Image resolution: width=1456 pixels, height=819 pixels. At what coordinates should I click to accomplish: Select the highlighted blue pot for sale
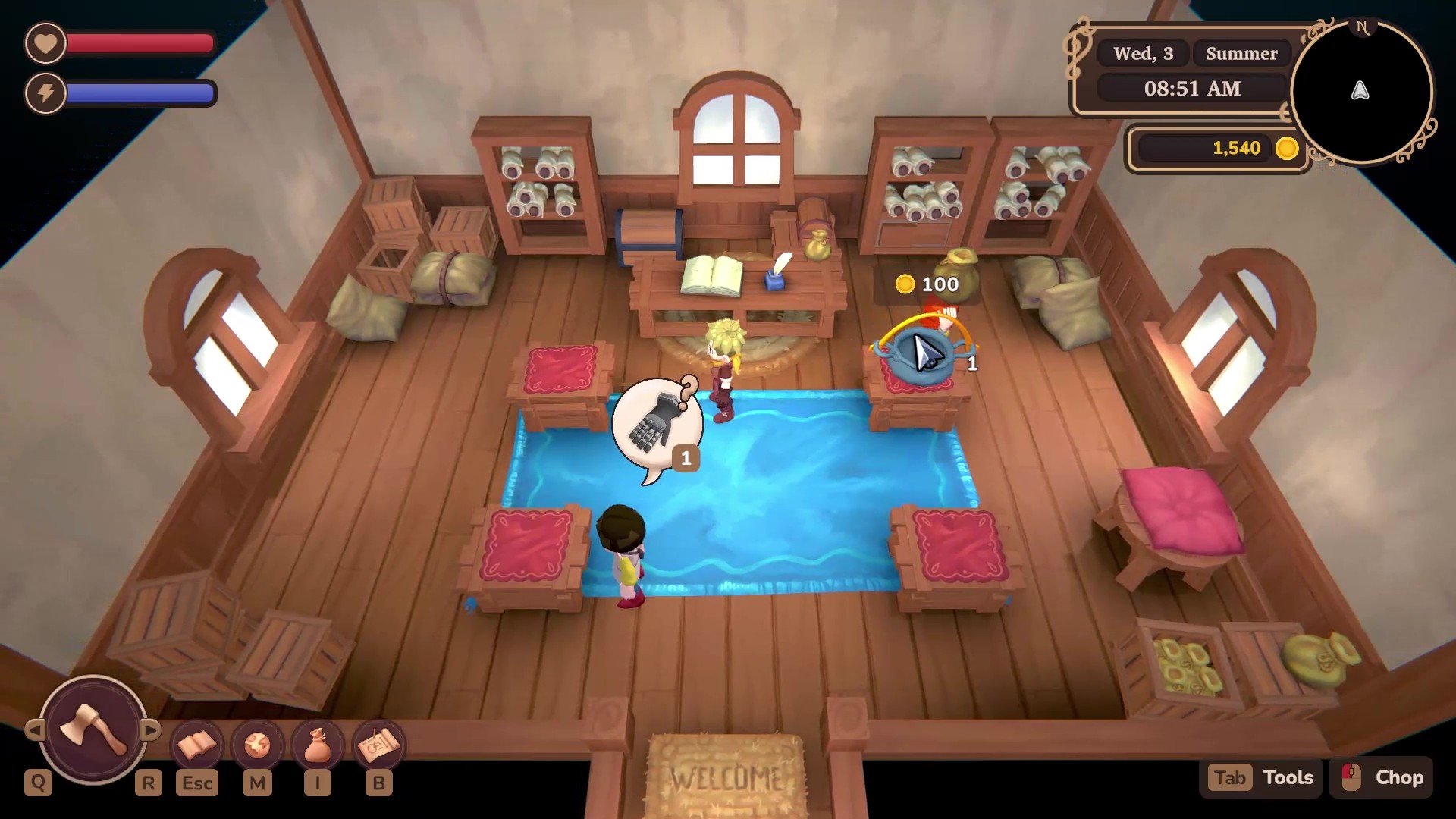(x=921, y=353)
